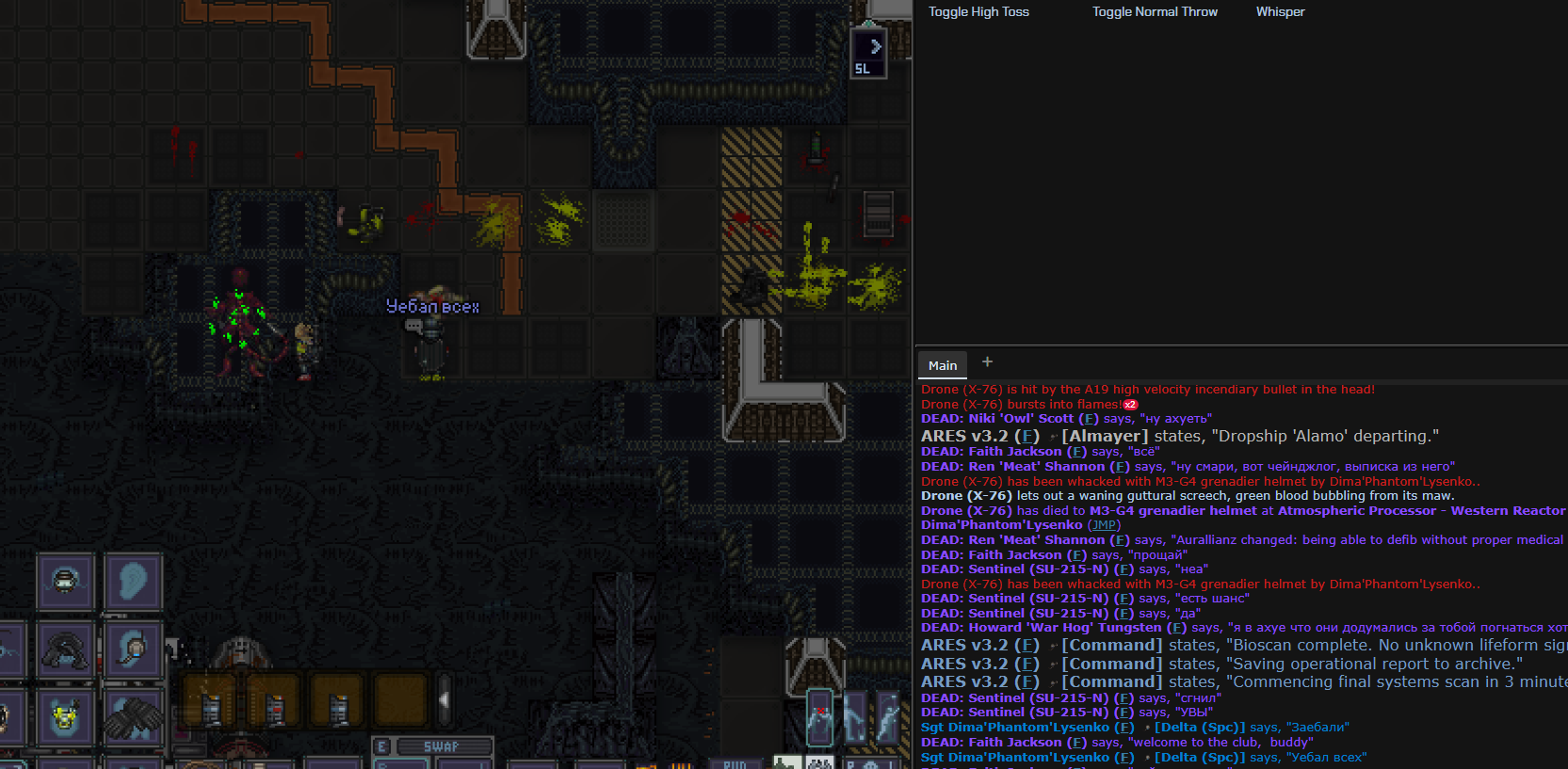Pick the red-striped magazine in storage
This screenshot has width=1568, height=769.
click(x=274, y=709)
